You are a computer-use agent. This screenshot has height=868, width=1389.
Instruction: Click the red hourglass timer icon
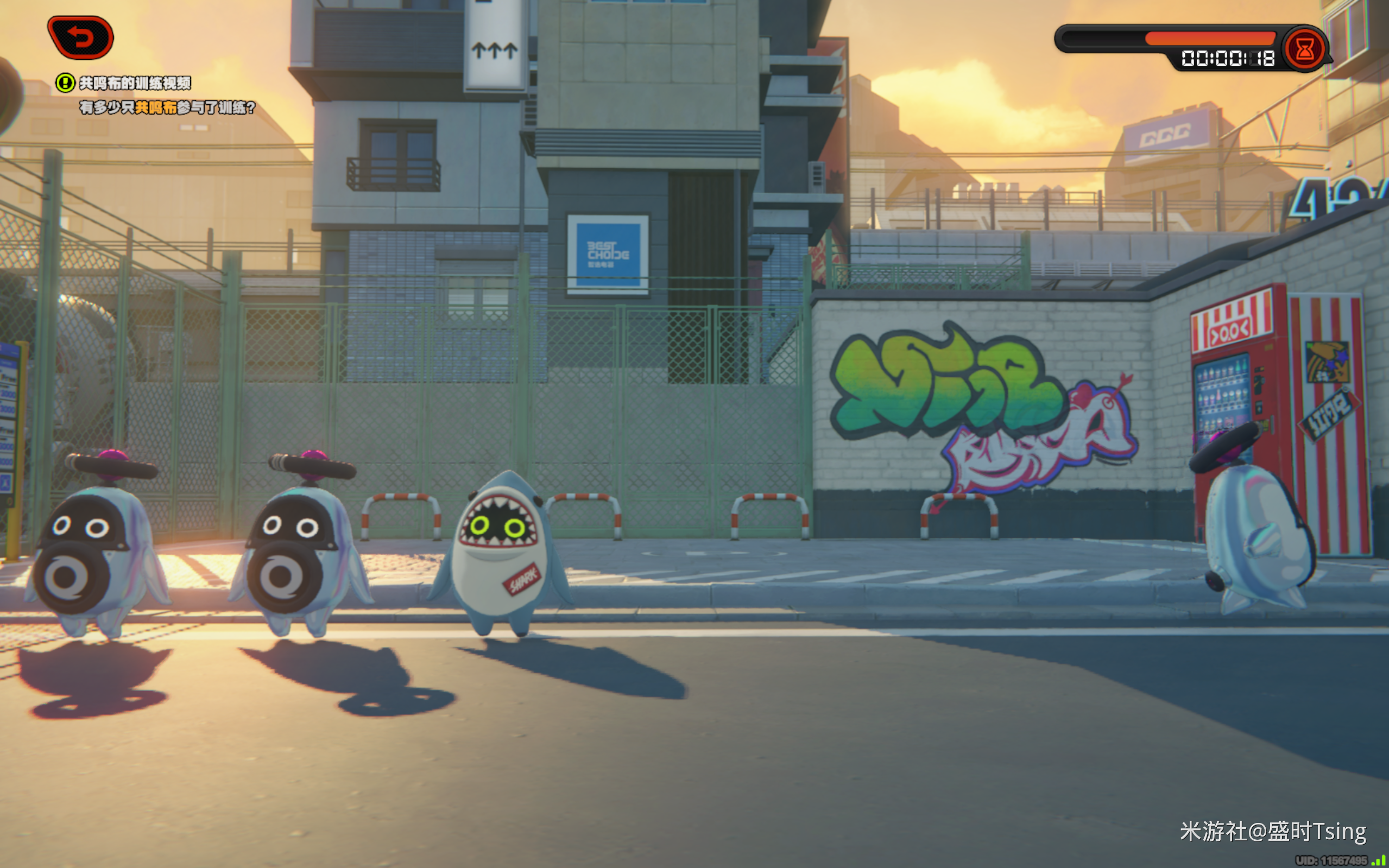pyautogui.click(x=1304, y=49)
